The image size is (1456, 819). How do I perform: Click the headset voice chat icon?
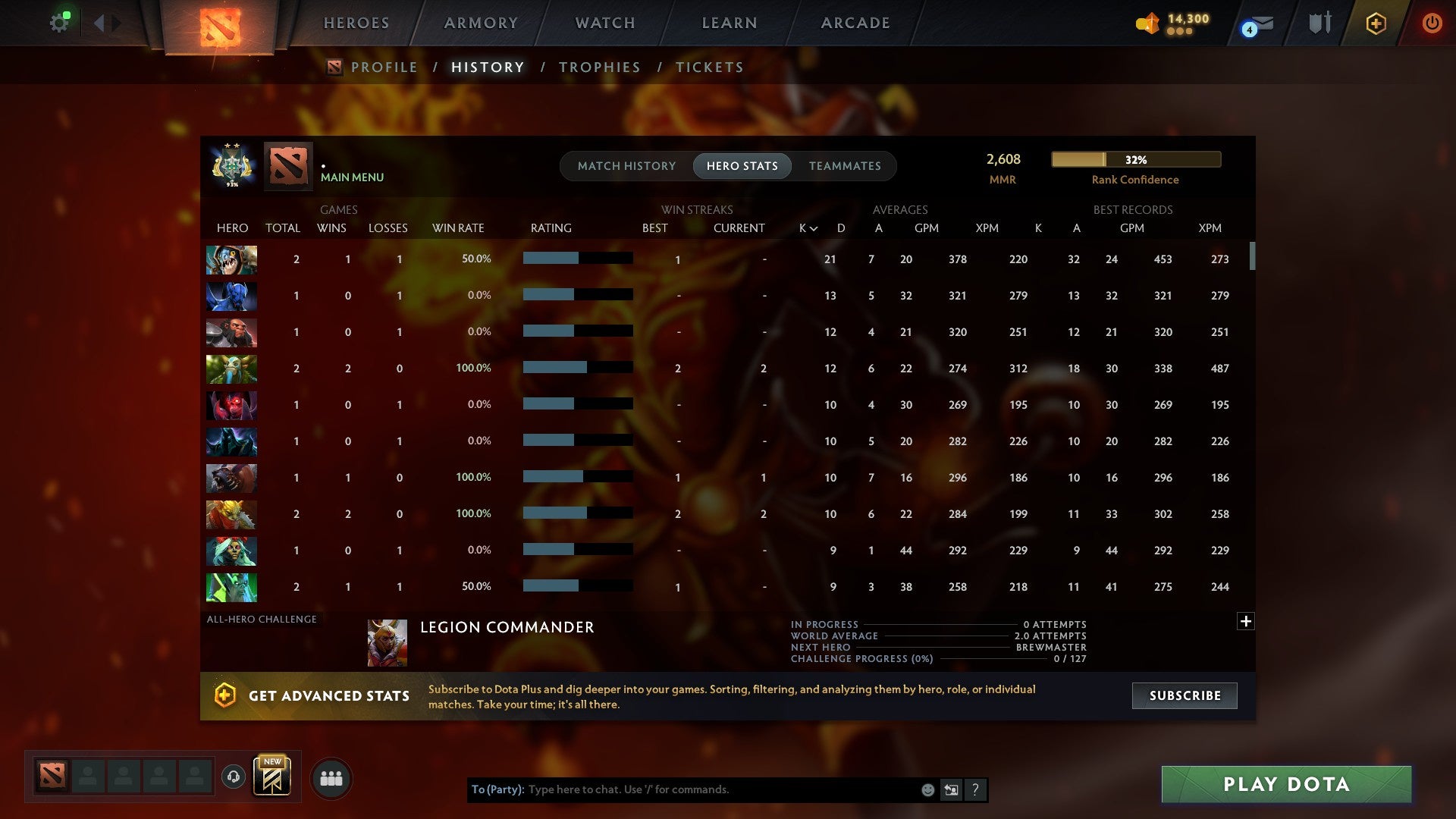click(233, 777)
